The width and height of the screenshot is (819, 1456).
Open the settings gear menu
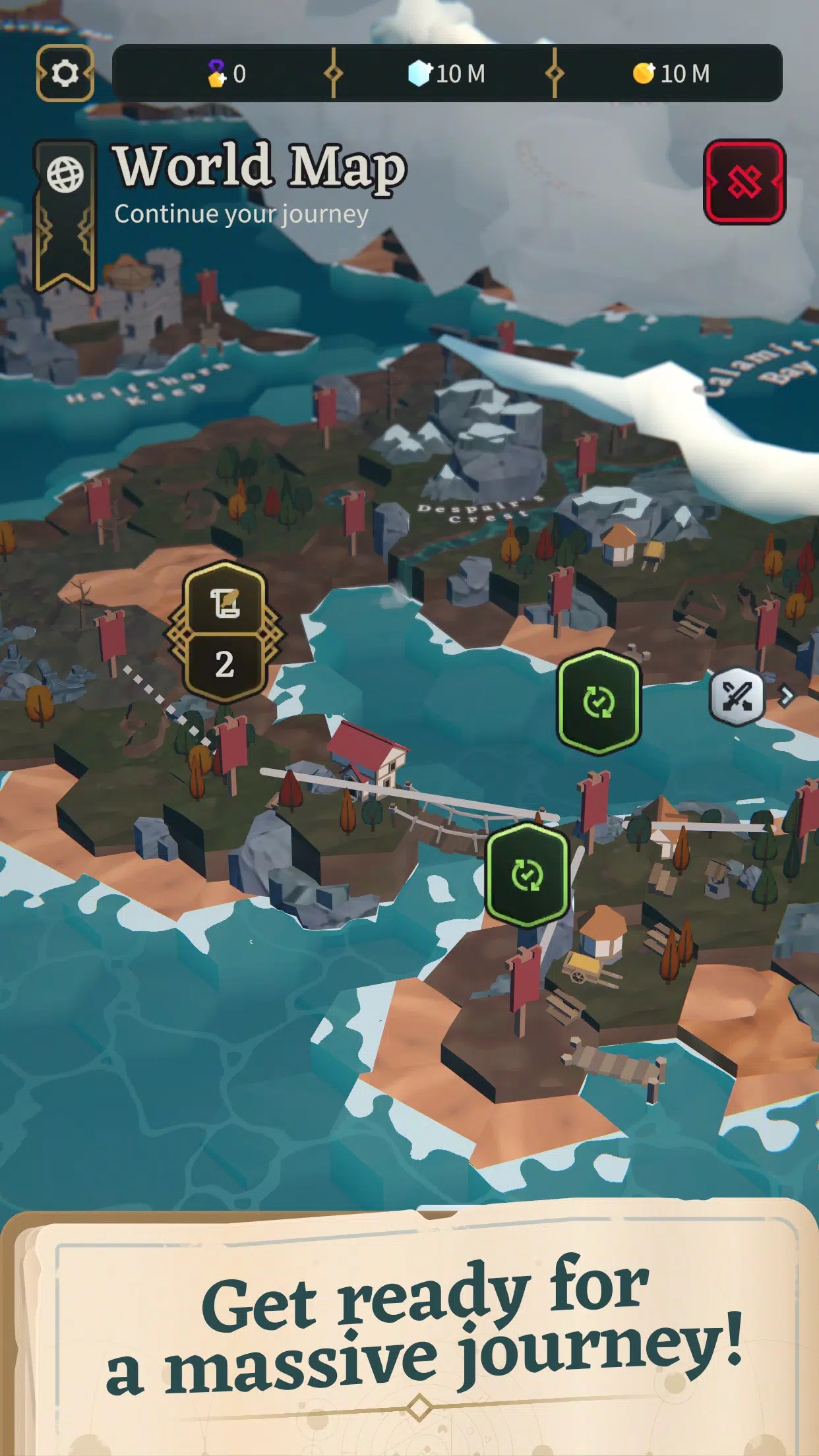pyautogui.click(x=65, y=73)
